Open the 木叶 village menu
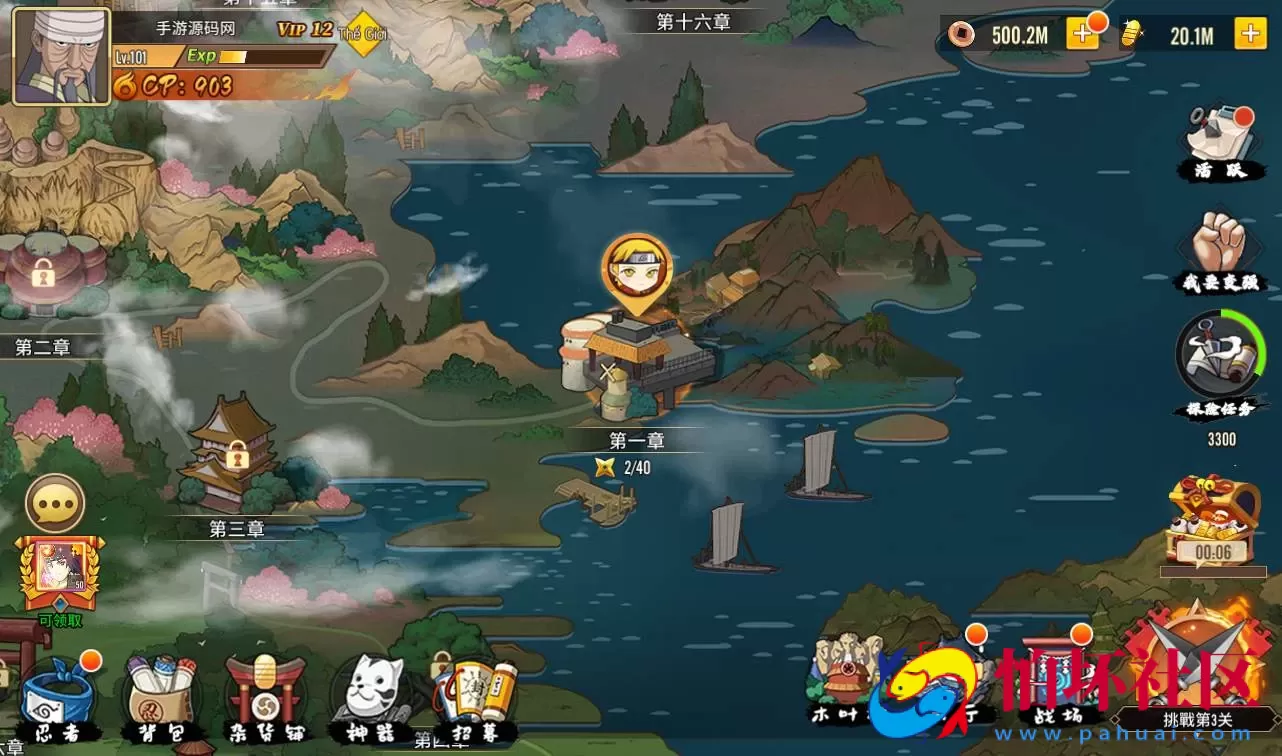The width and height of the screenshot is (1282, 756). pos(846,680)
